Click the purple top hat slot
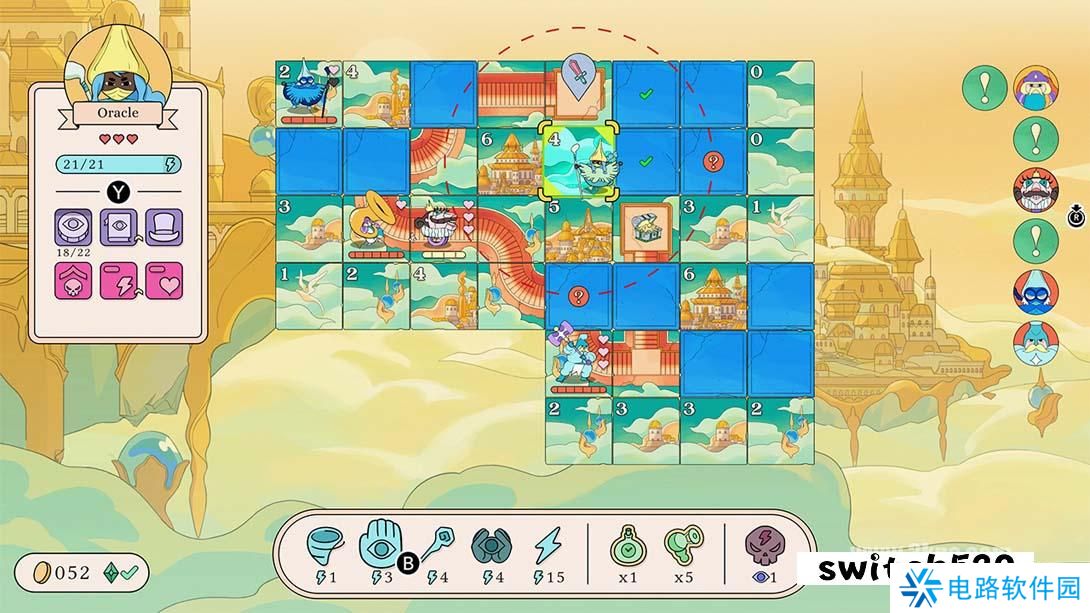Image resolution: width=1090 pixels, height=613 pixels. 165,228
